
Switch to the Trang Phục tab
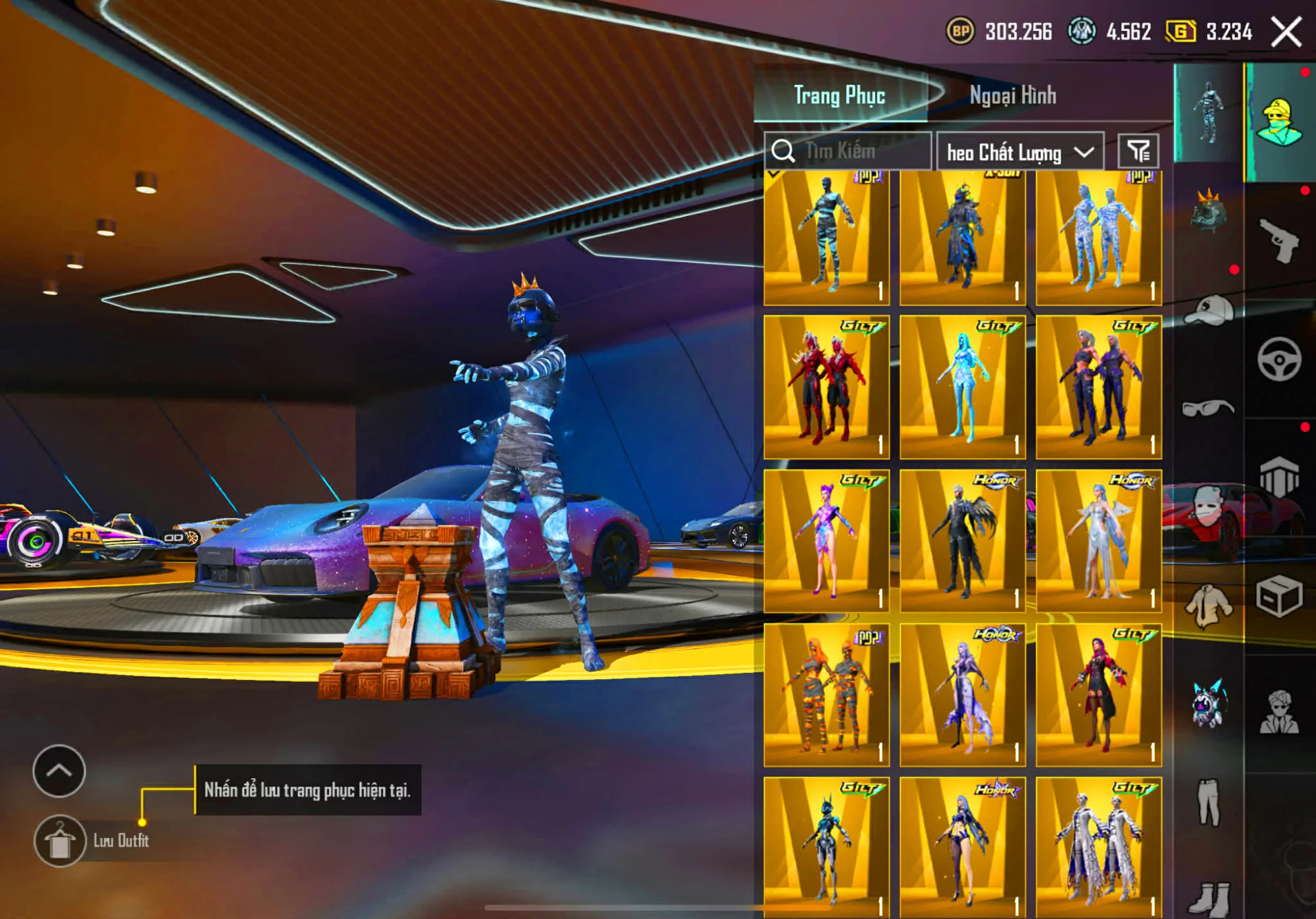tap(839, 95)
